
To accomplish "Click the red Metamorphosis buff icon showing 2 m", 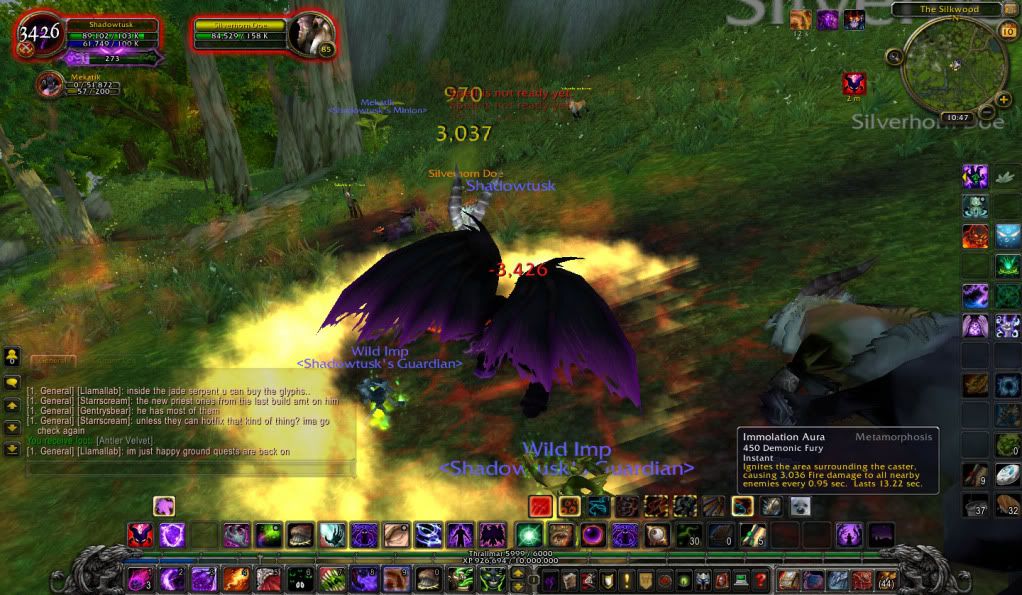I will coord(853,83).
